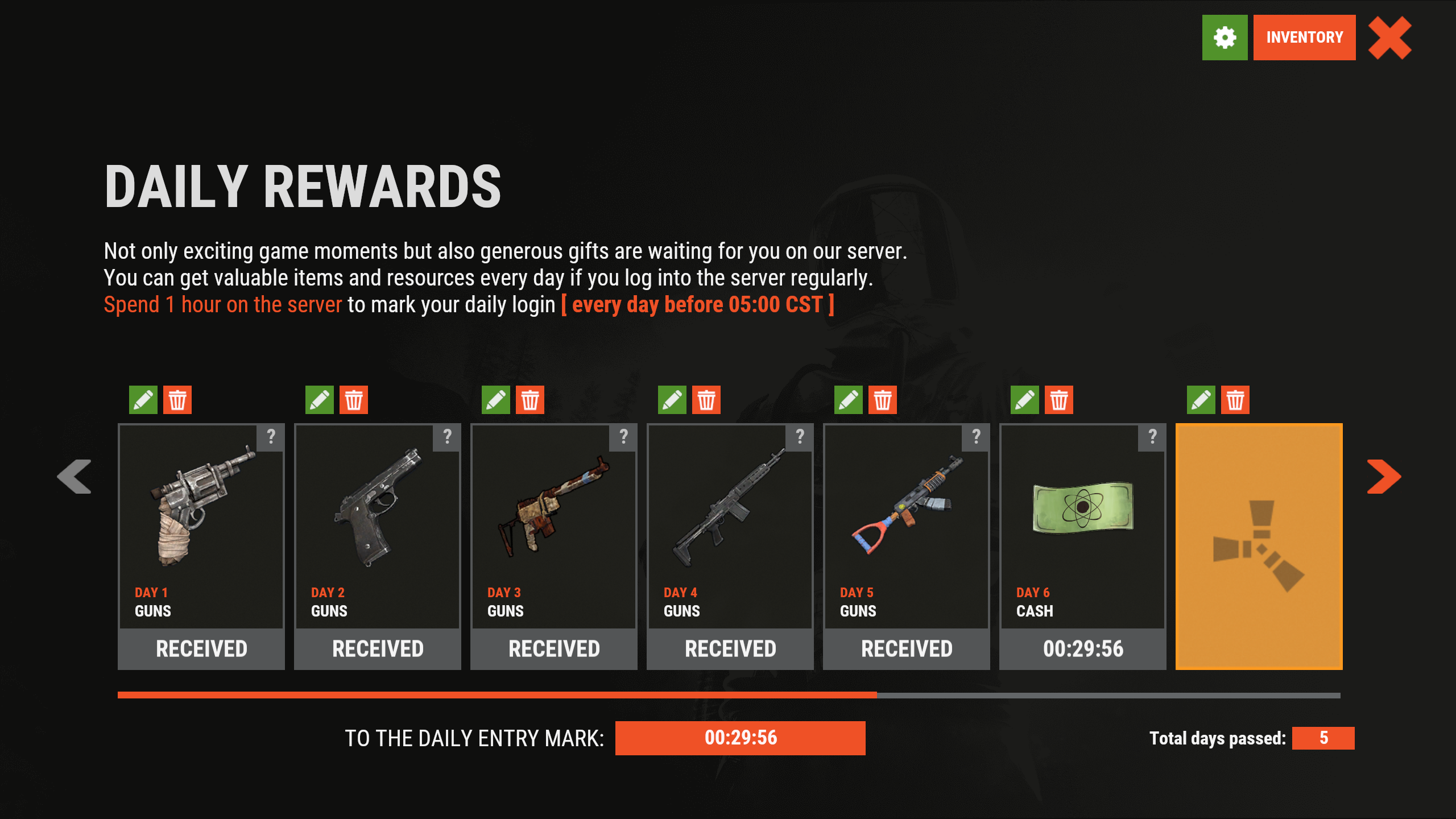Click the orange daily entry countdown timer

tap(740, 738)
